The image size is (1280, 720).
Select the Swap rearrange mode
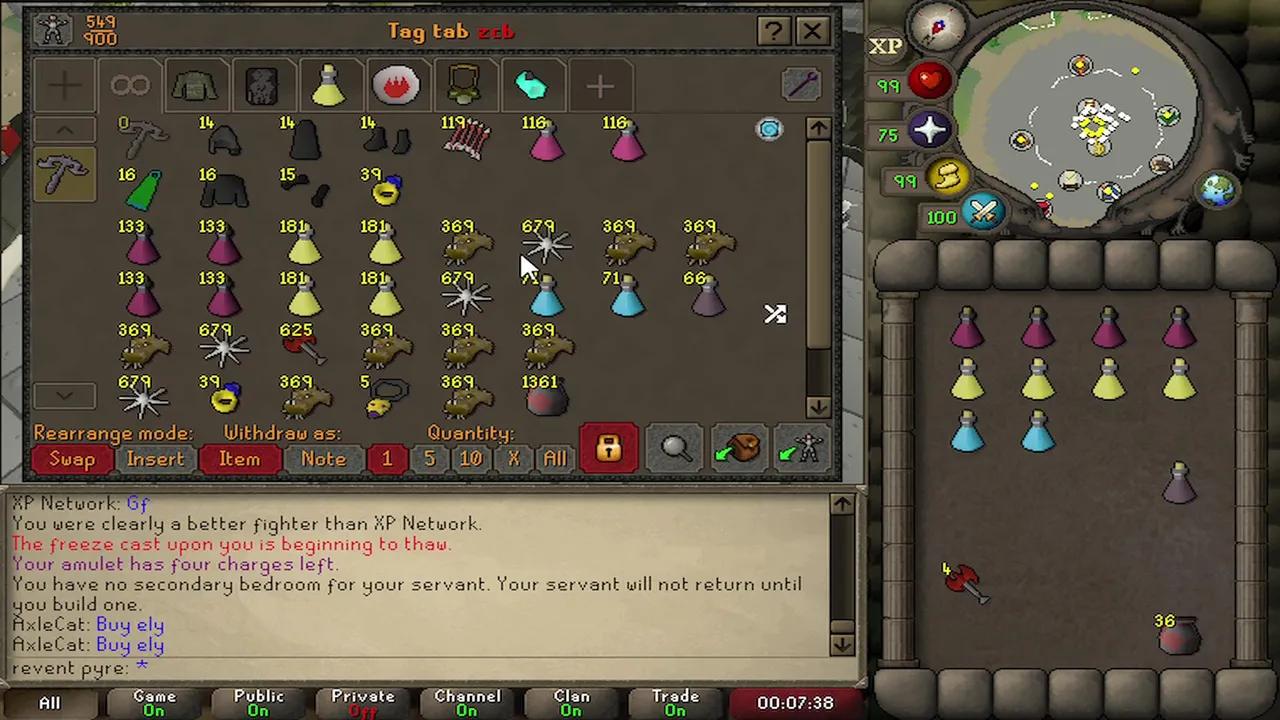(70, 458)
